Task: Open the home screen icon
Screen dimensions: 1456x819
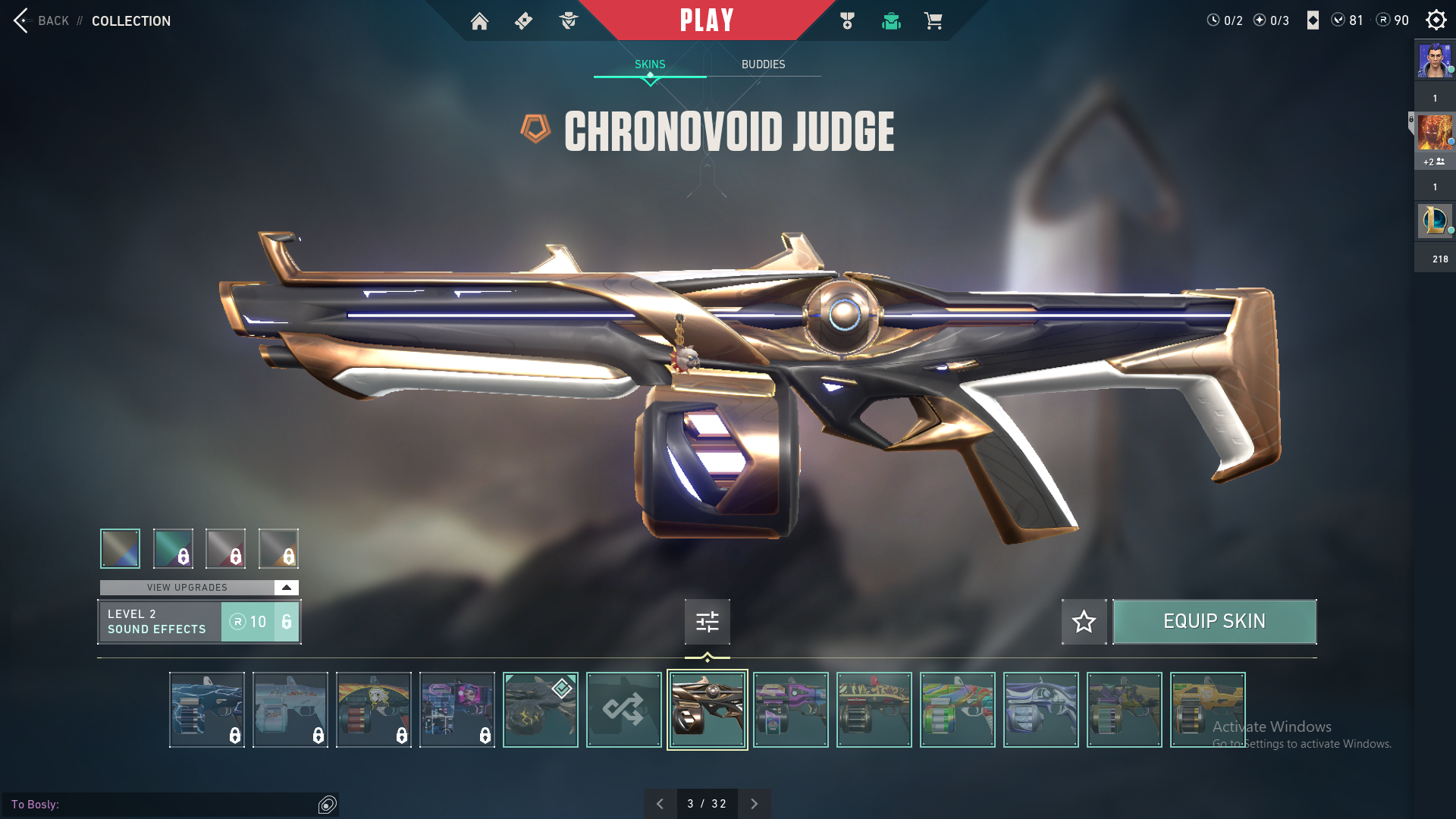Action: coord(479,21)
